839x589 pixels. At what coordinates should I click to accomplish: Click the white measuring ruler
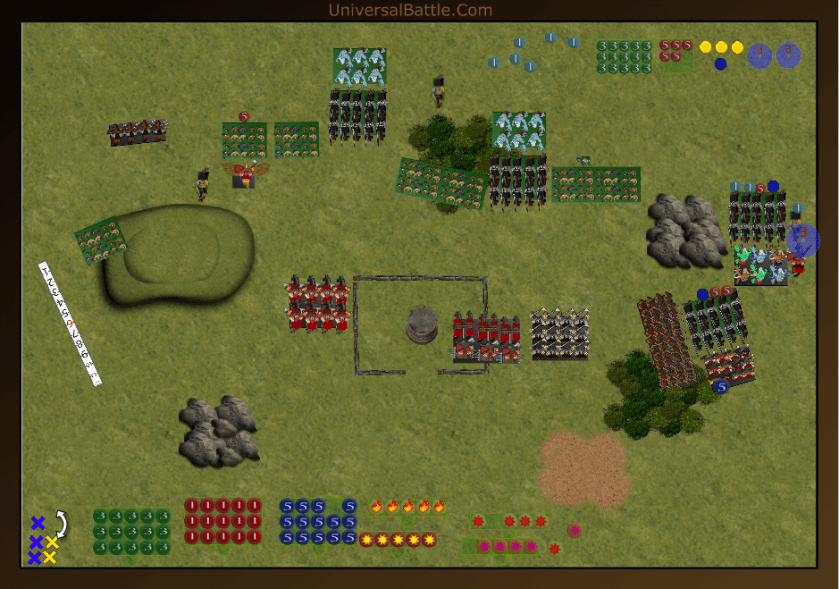[x=70, y=323]
